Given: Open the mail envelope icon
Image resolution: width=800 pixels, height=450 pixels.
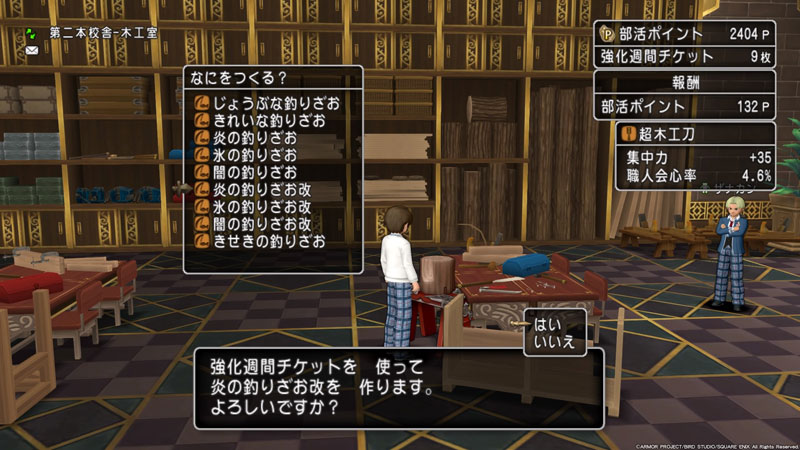Looking at the screenshot, I should [33, 50].
